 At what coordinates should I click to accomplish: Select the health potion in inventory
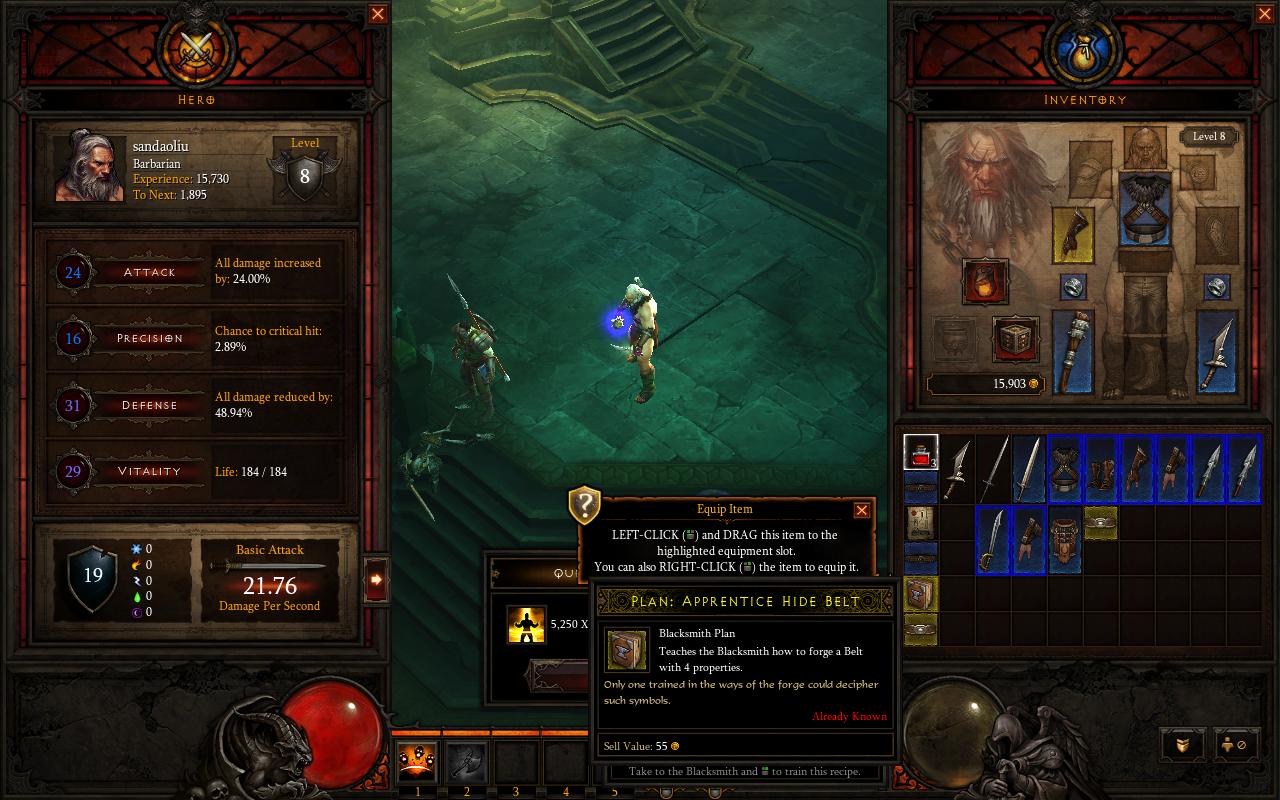[x=920, y=453]
